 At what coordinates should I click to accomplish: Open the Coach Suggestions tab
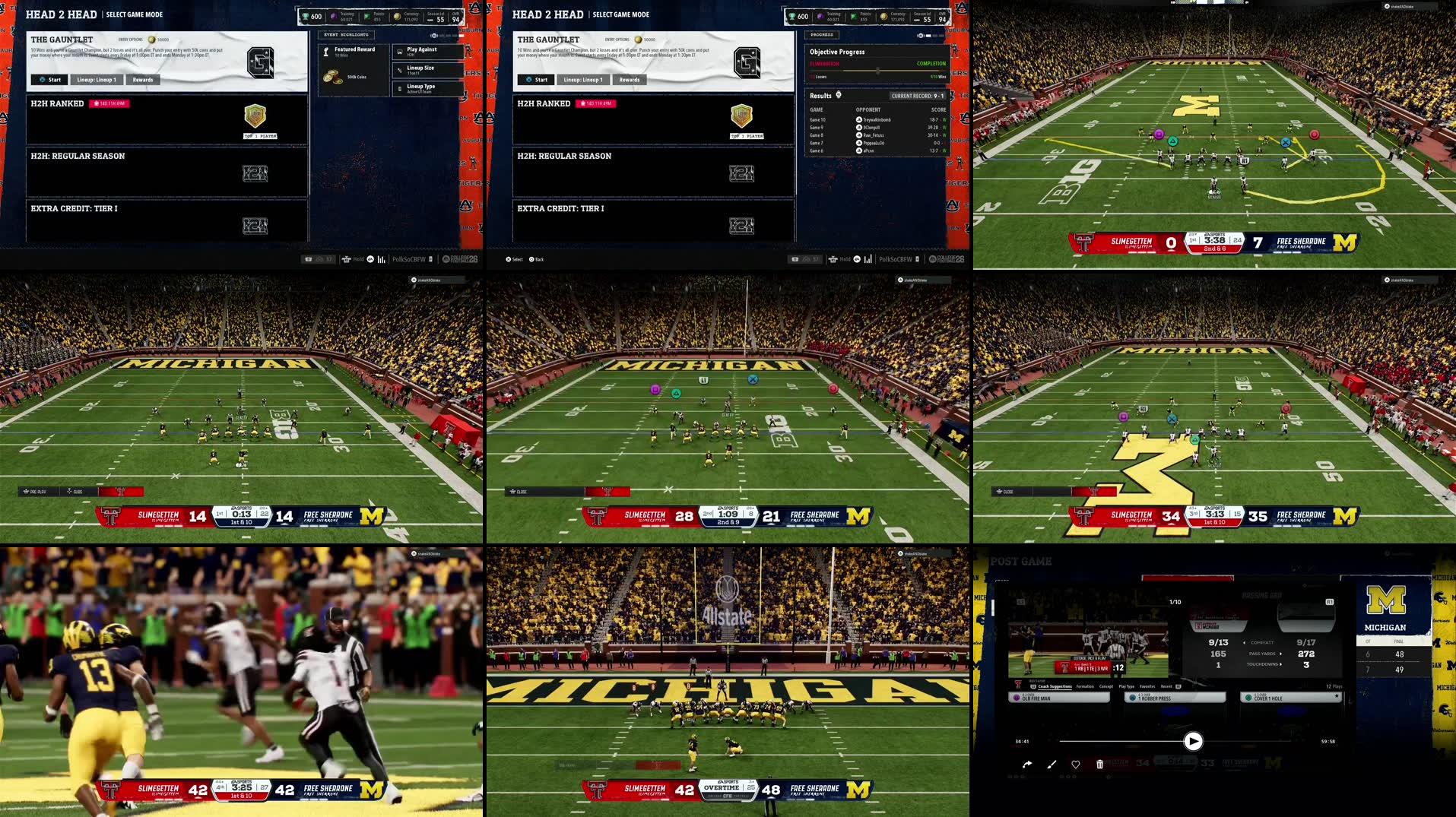[1055, 686]
